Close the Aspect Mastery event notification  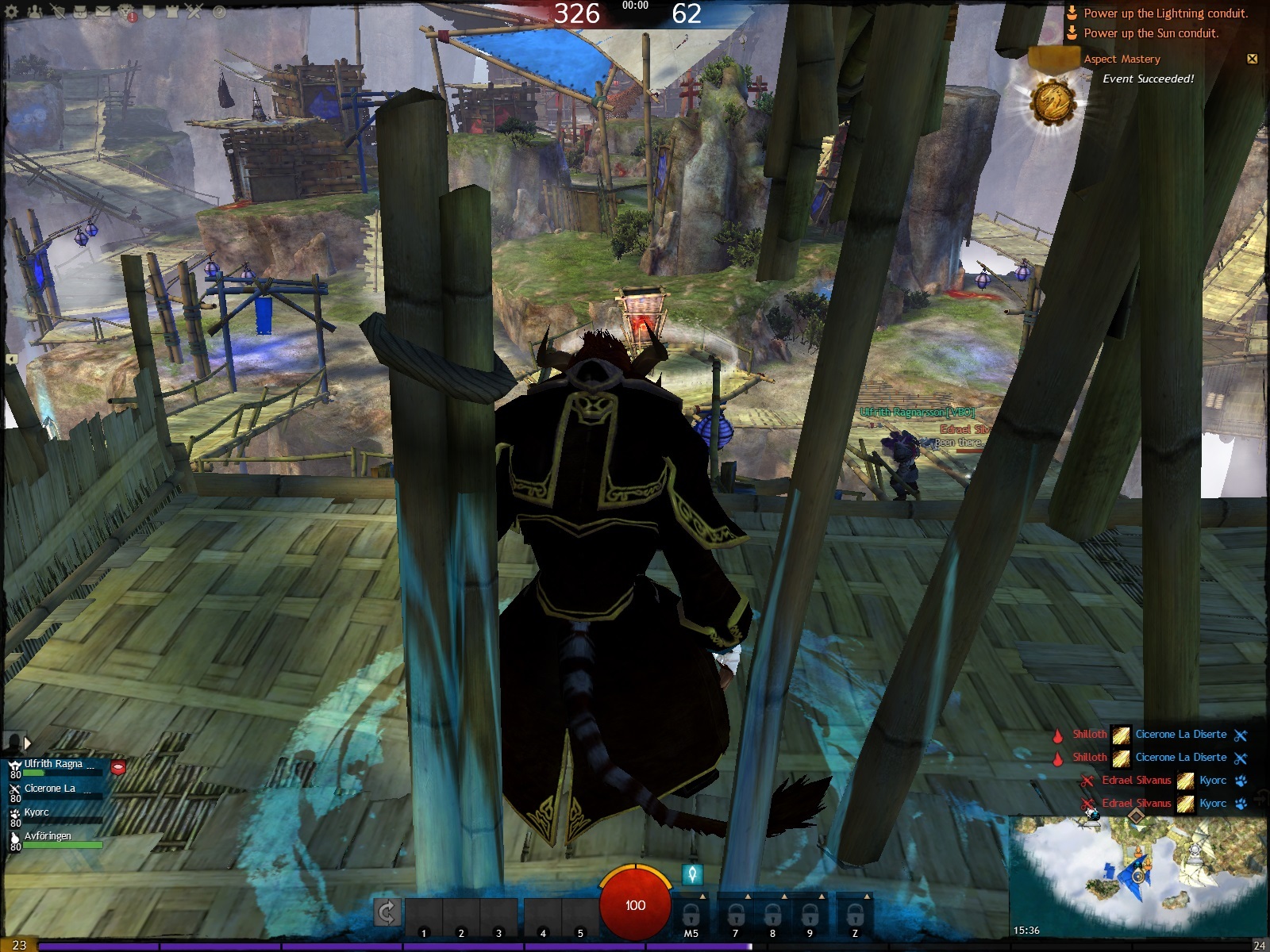coord(1252,59)
